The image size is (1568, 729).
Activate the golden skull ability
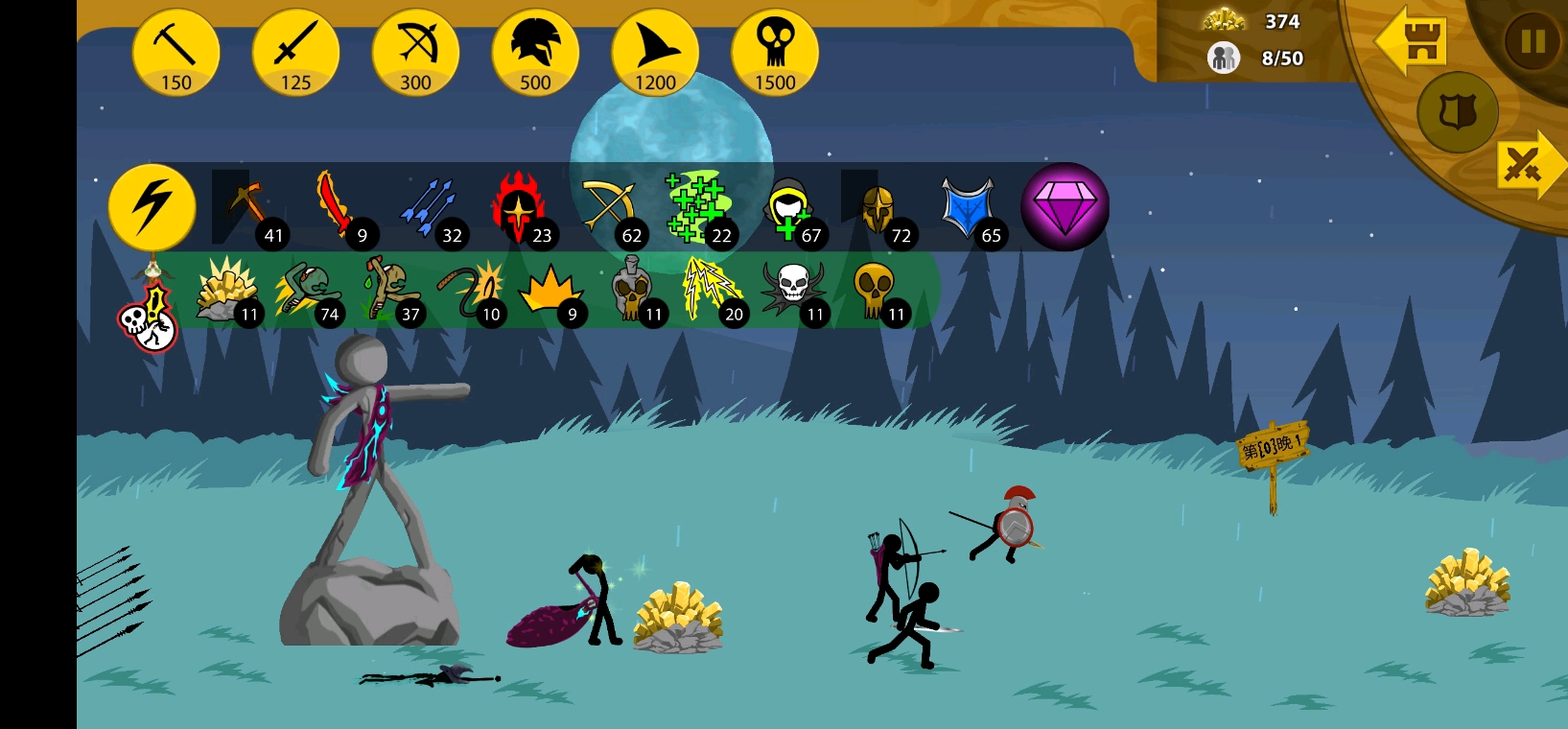875,289
